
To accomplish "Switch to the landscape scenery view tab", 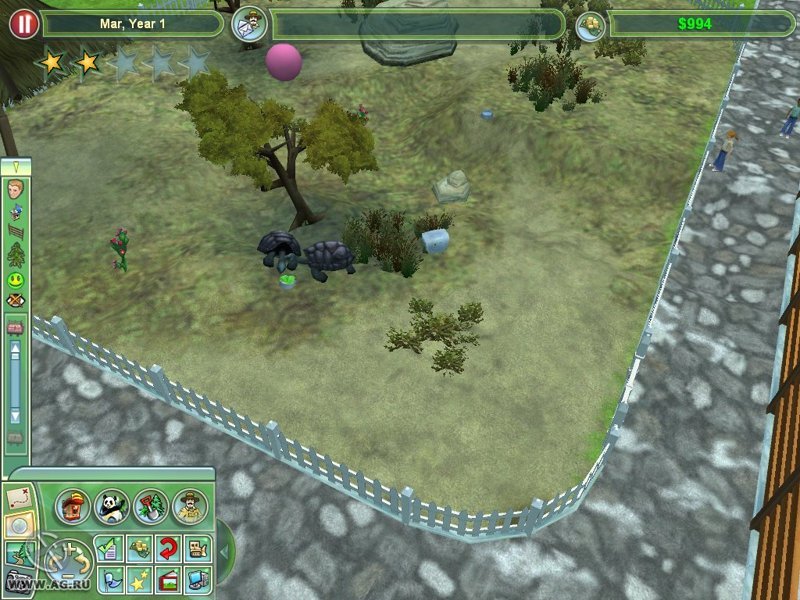I will [x=17, y=553].
